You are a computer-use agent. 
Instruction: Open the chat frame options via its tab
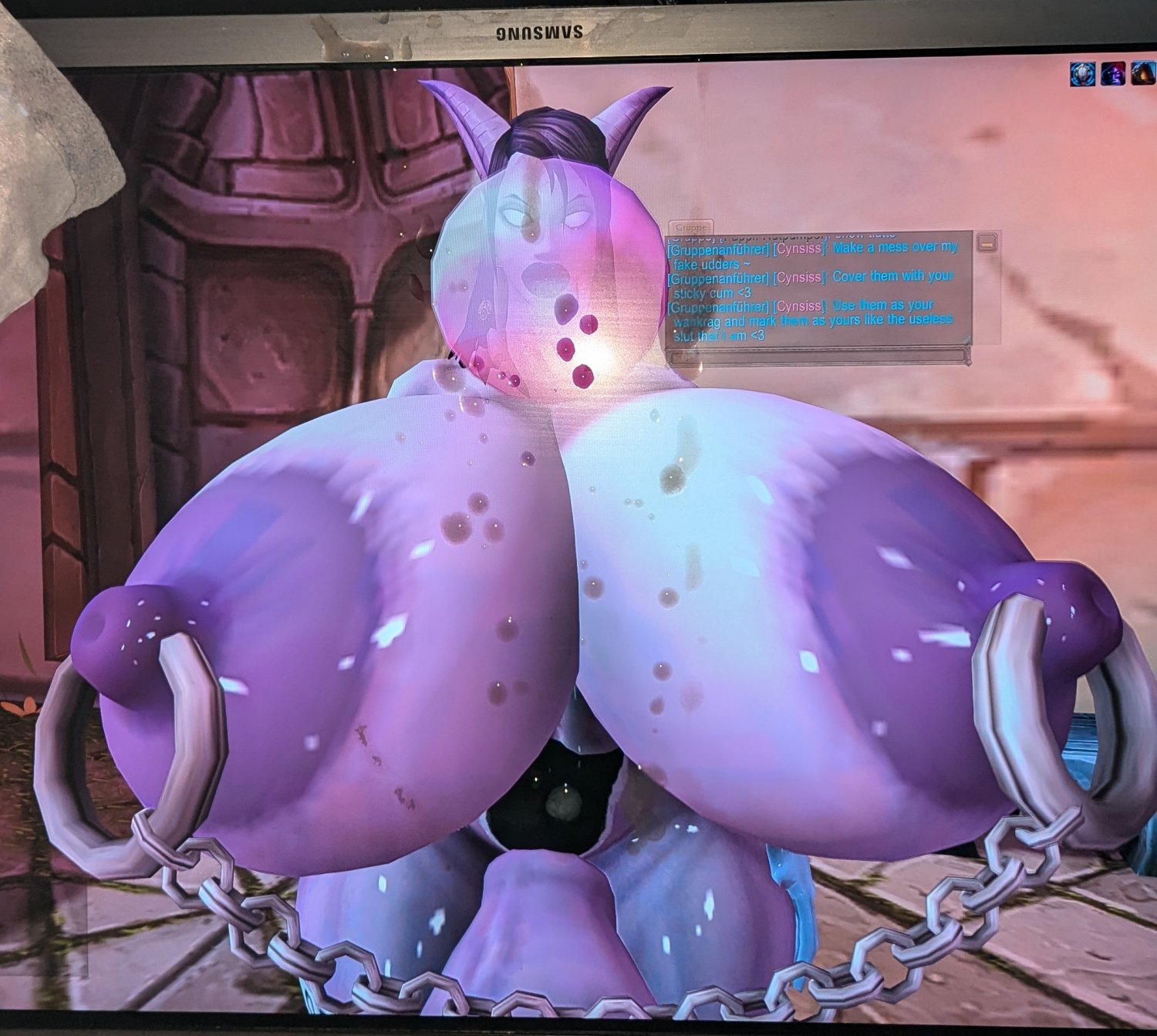[690, 227]
